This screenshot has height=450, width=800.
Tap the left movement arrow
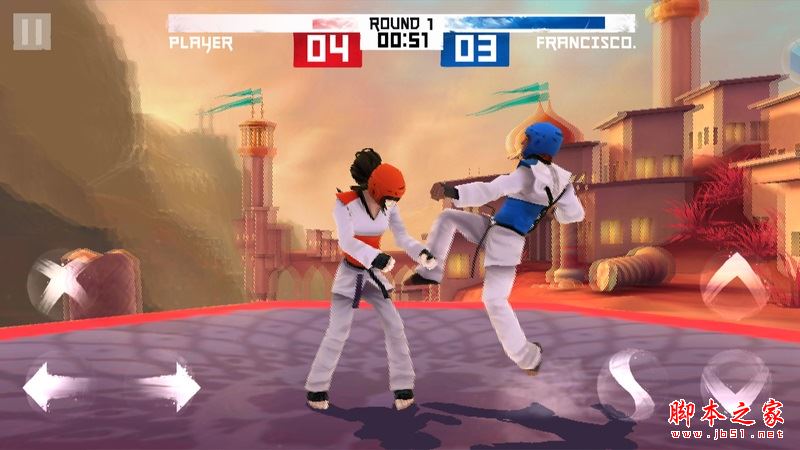48,386
